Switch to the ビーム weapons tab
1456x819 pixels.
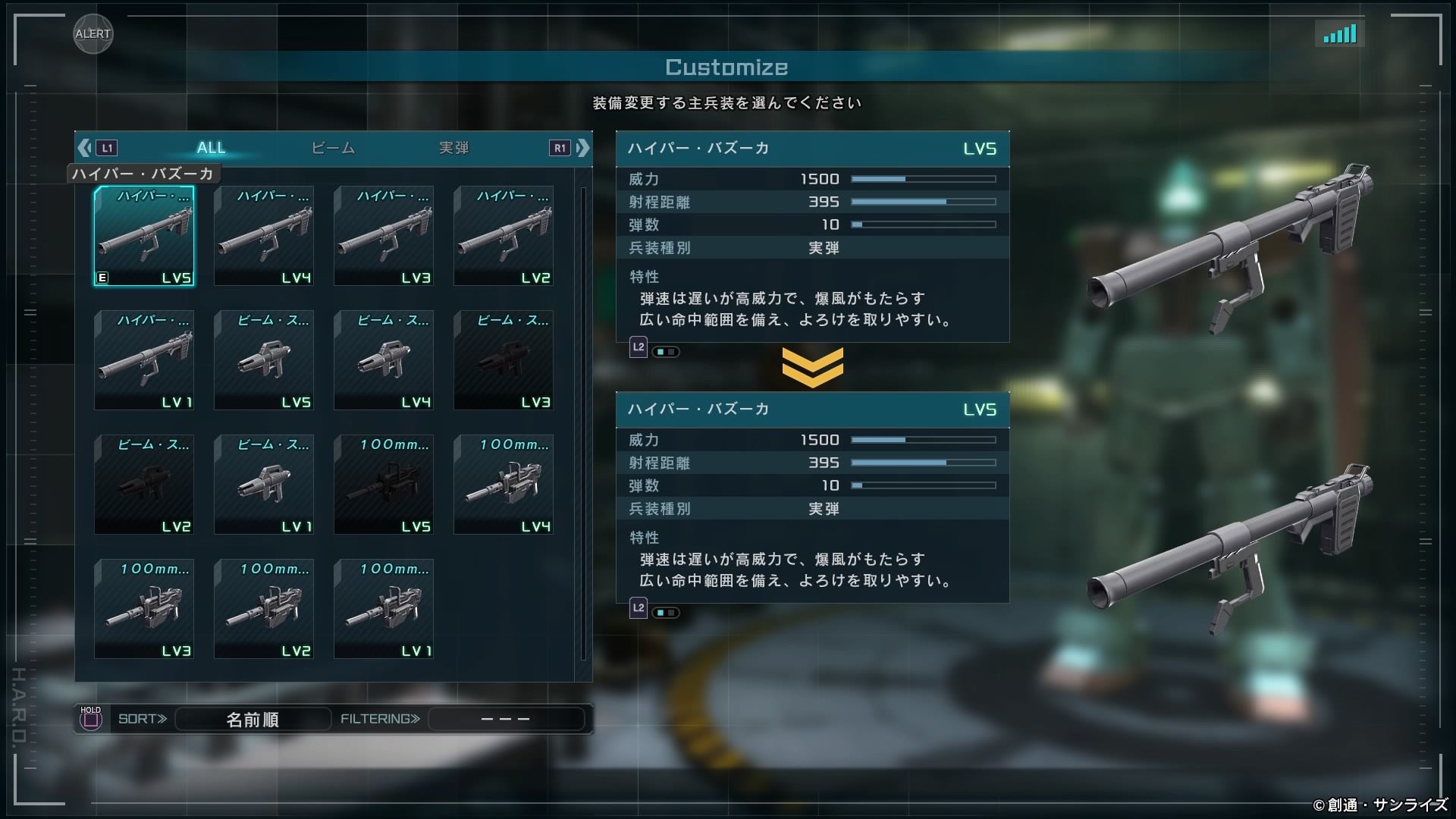(x=333, y=148)
